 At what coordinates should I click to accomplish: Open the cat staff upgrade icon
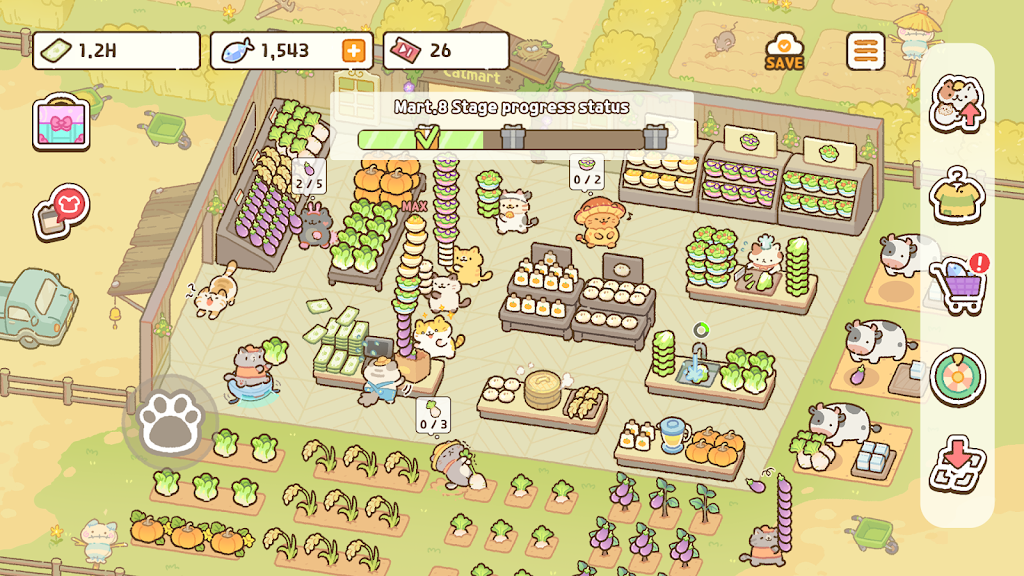pos(958,104)
